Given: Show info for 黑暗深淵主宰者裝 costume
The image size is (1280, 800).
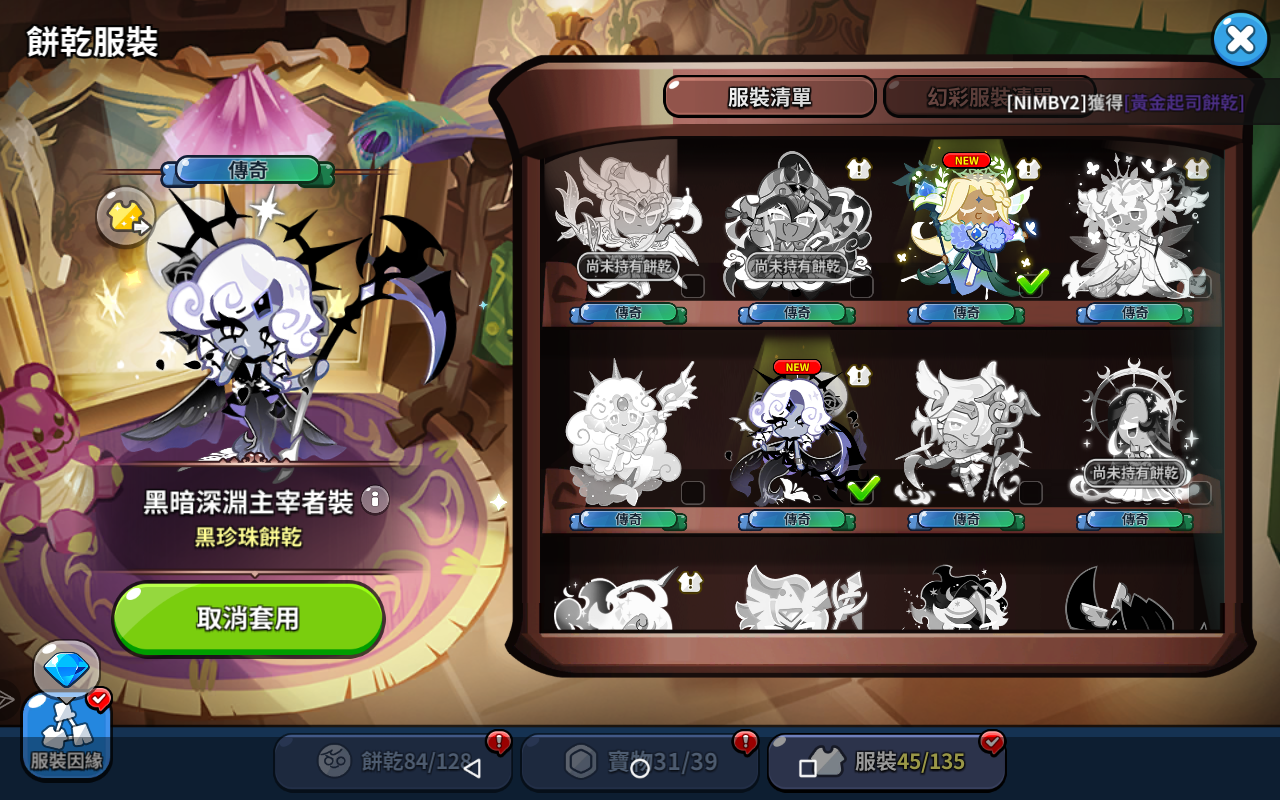Looking at the screenshot, I should (375, 499).
